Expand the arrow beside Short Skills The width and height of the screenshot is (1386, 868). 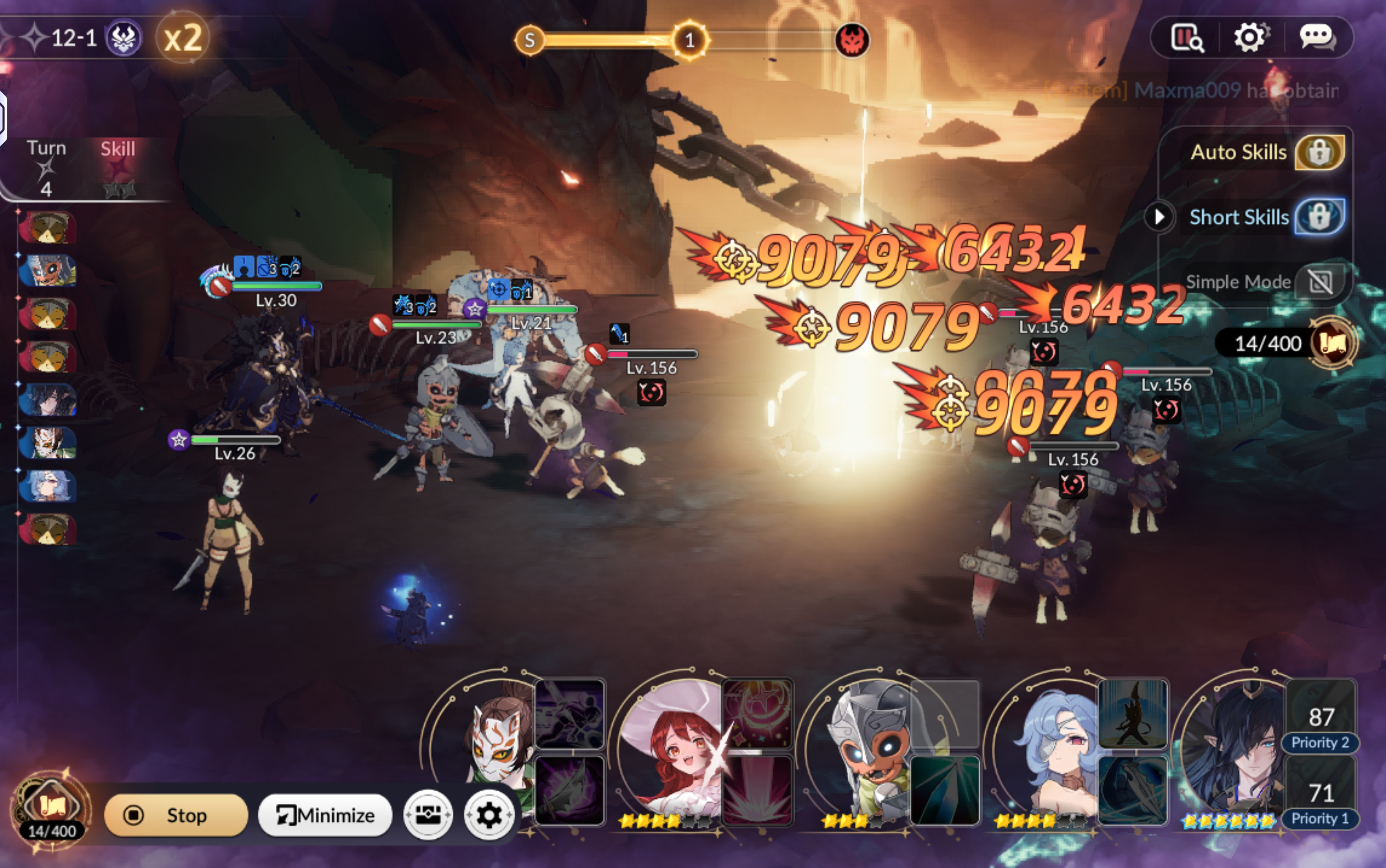[1159, 217]
